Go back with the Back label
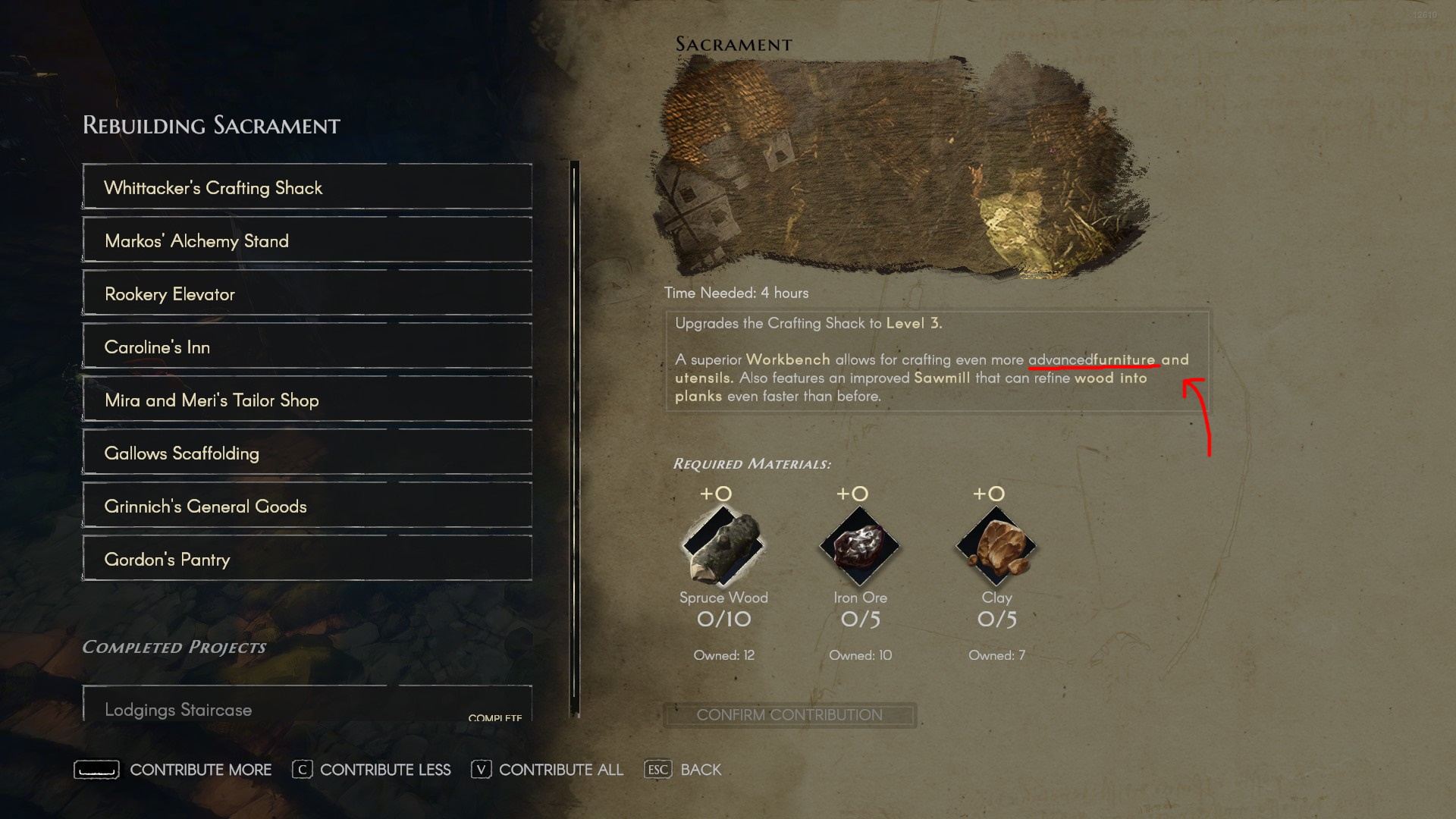Image resolution: width=1456 pixels, height=819 pixels. [701, 770]
